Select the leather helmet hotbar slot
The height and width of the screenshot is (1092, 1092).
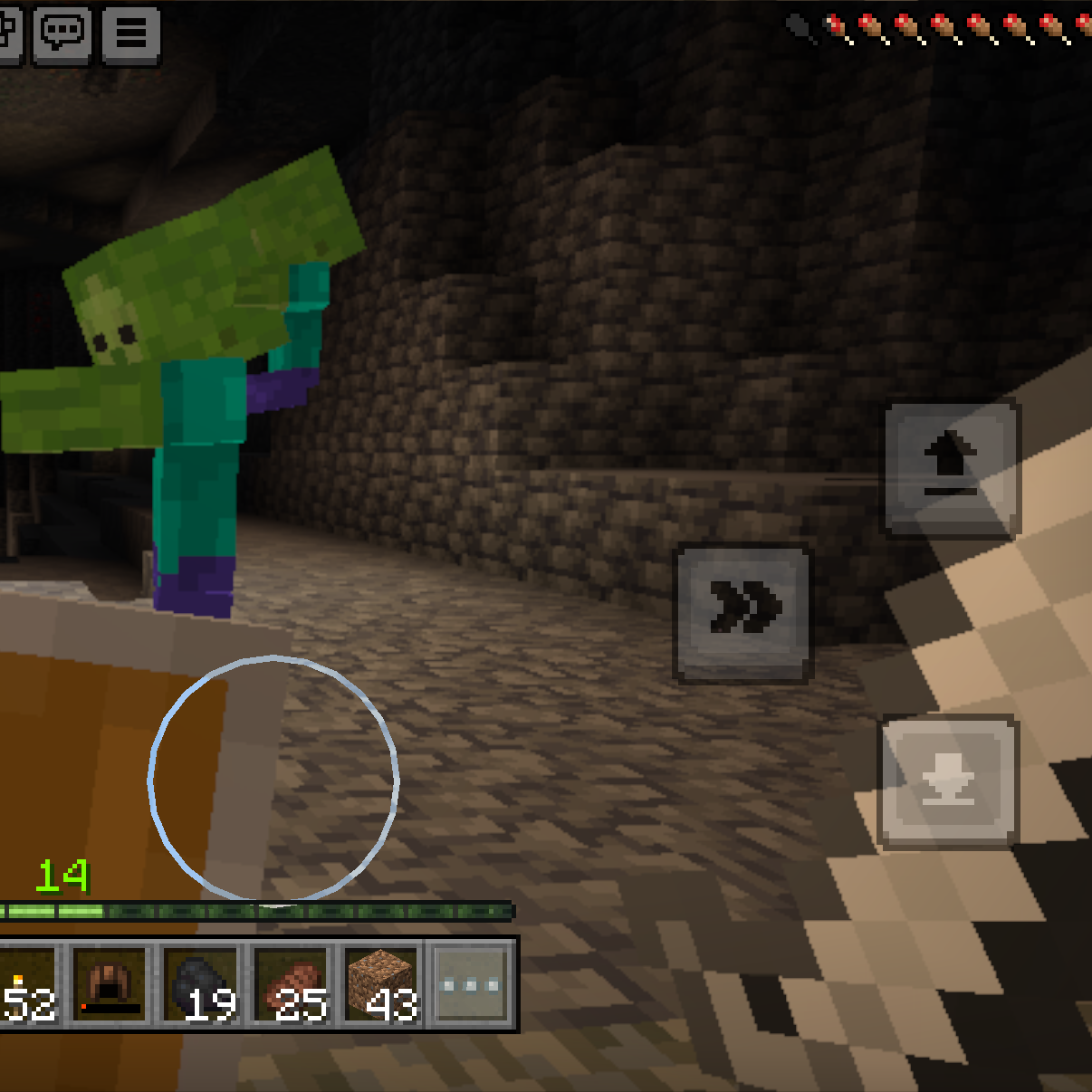pos(110,983)
